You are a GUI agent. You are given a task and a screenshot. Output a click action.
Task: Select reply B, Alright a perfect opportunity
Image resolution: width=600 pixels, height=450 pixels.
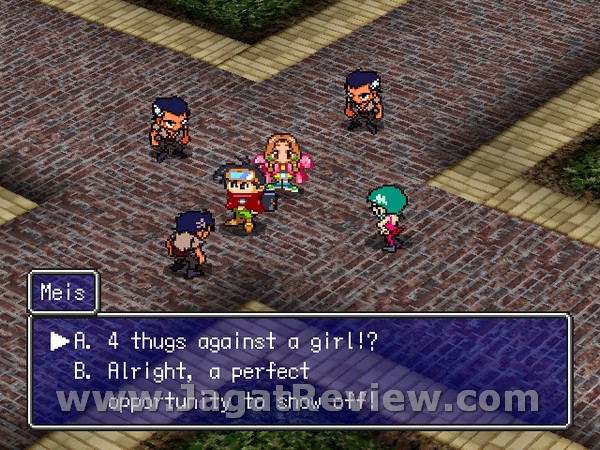[x=208, y=372]
